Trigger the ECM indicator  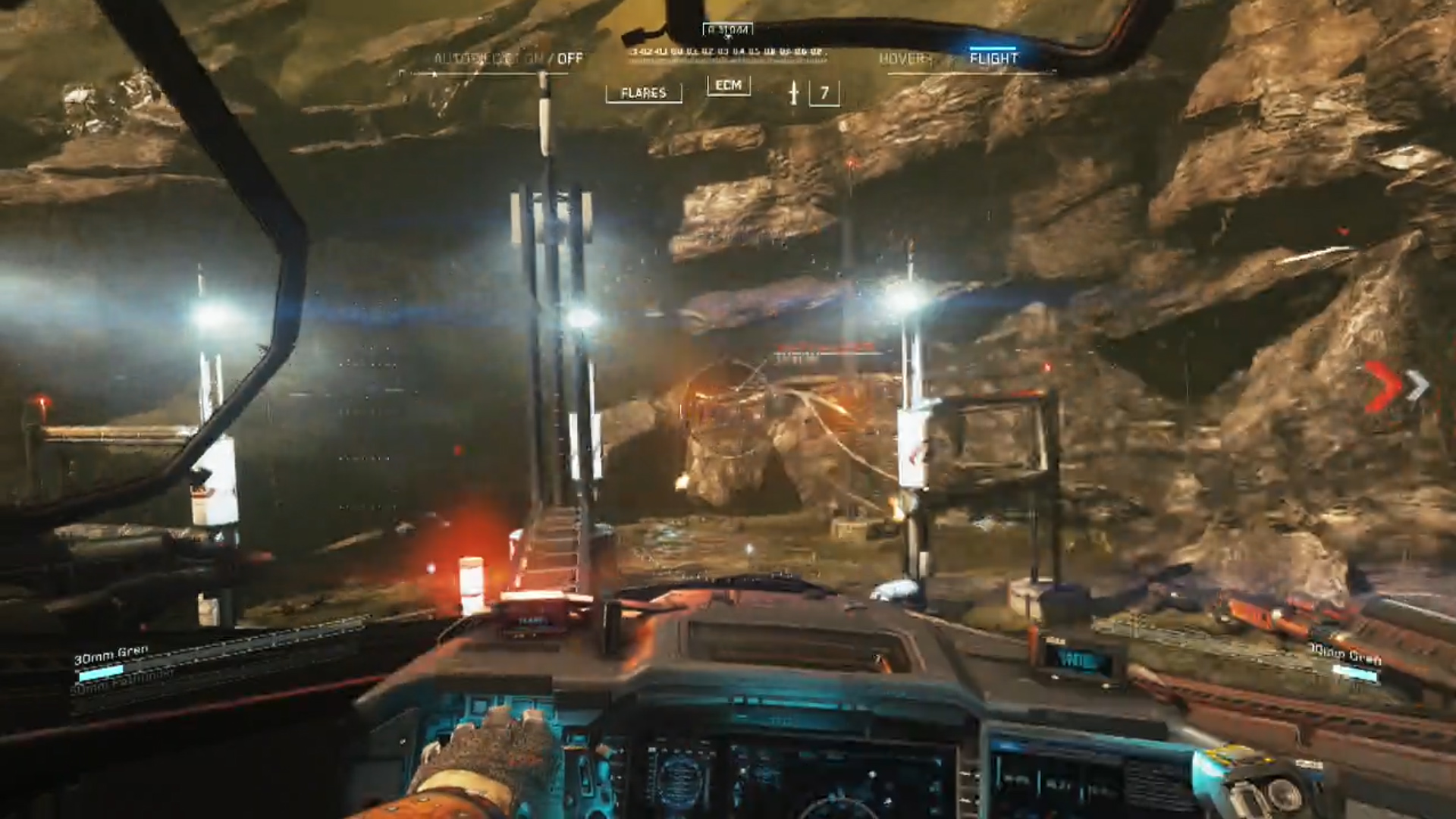[728, 86]
